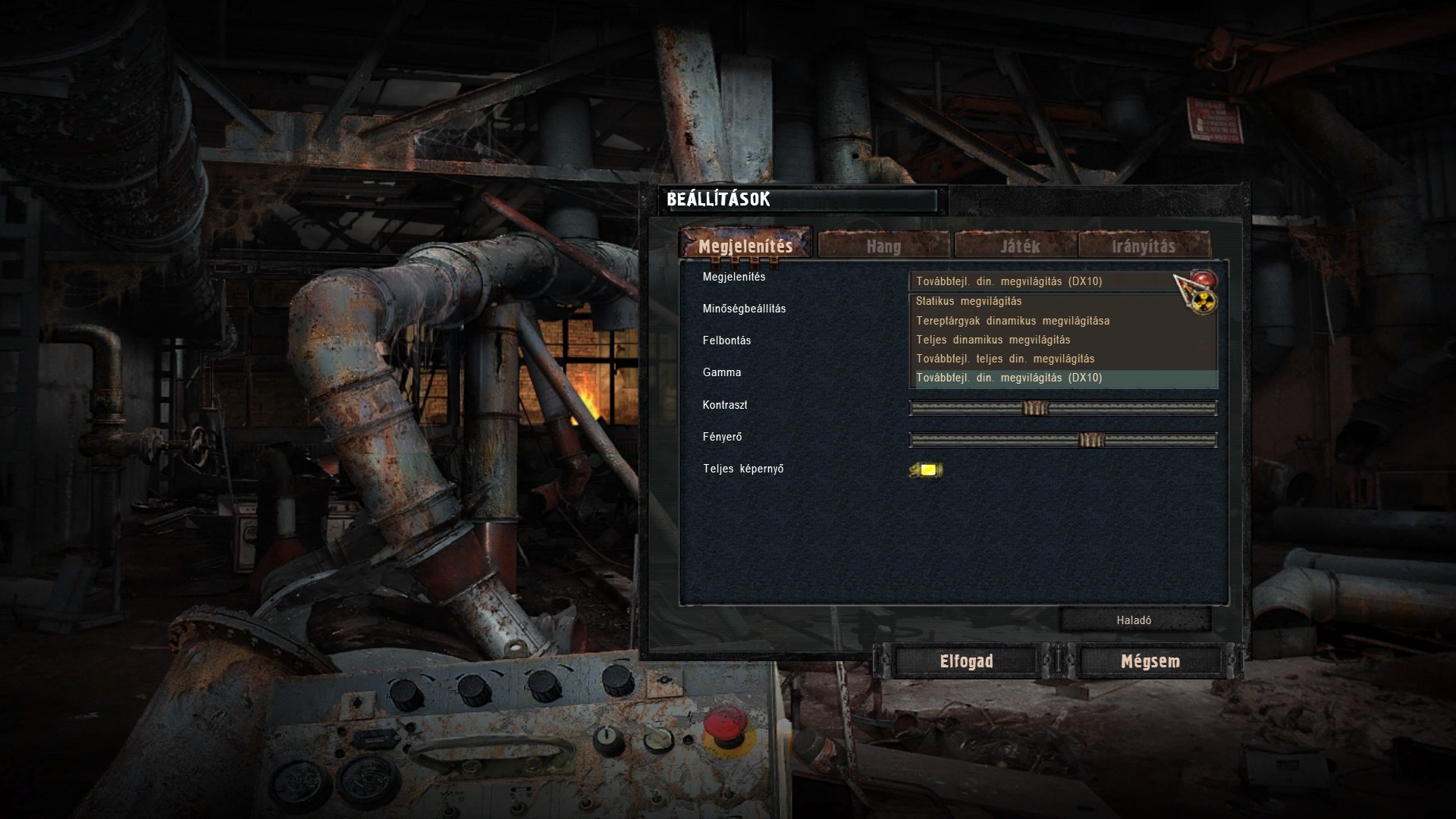Accept changes with the Elfogad button
Image resolution: width=1456 pixels, height=819 pixels.
(966, 661)
